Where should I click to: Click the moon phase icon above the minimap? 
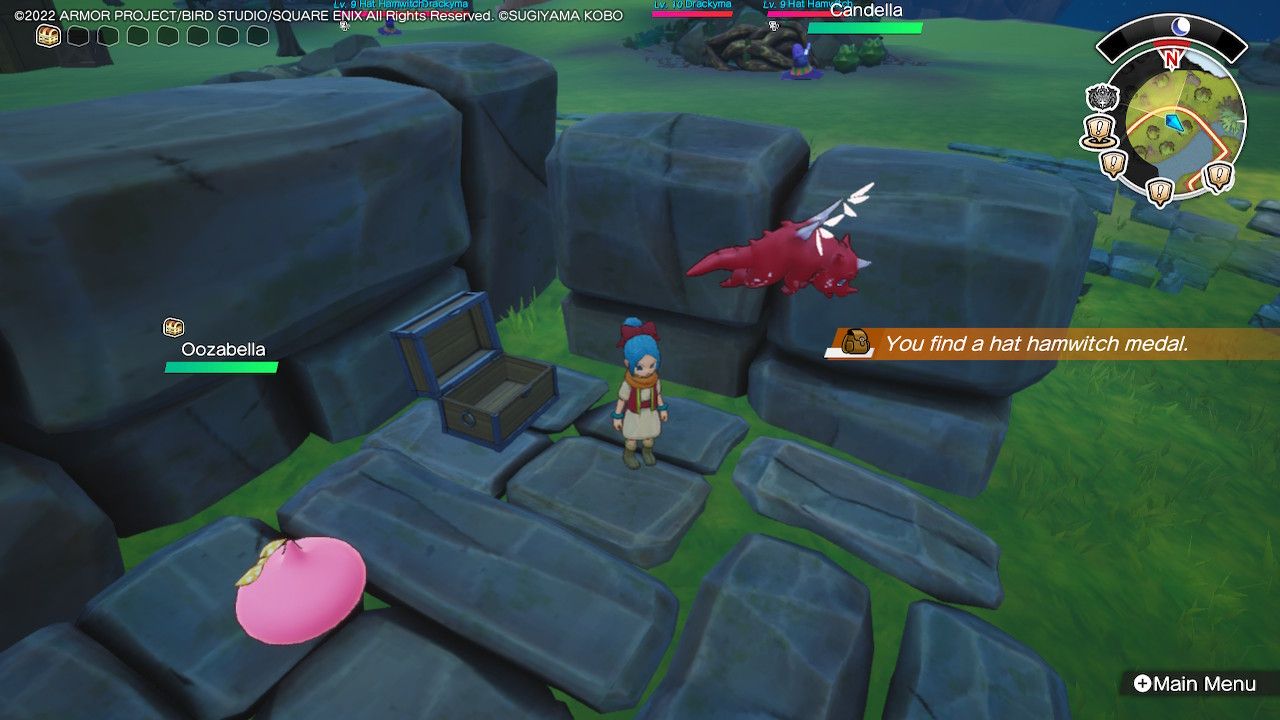point(1181,25)
